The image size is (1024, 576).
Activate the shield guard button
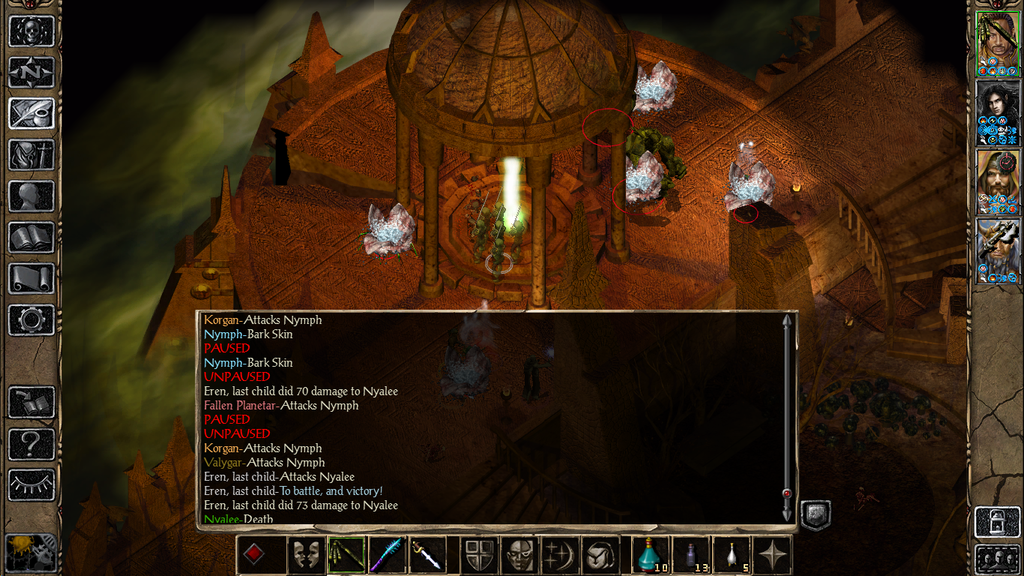pyautogui.click(x=477, y=555)
